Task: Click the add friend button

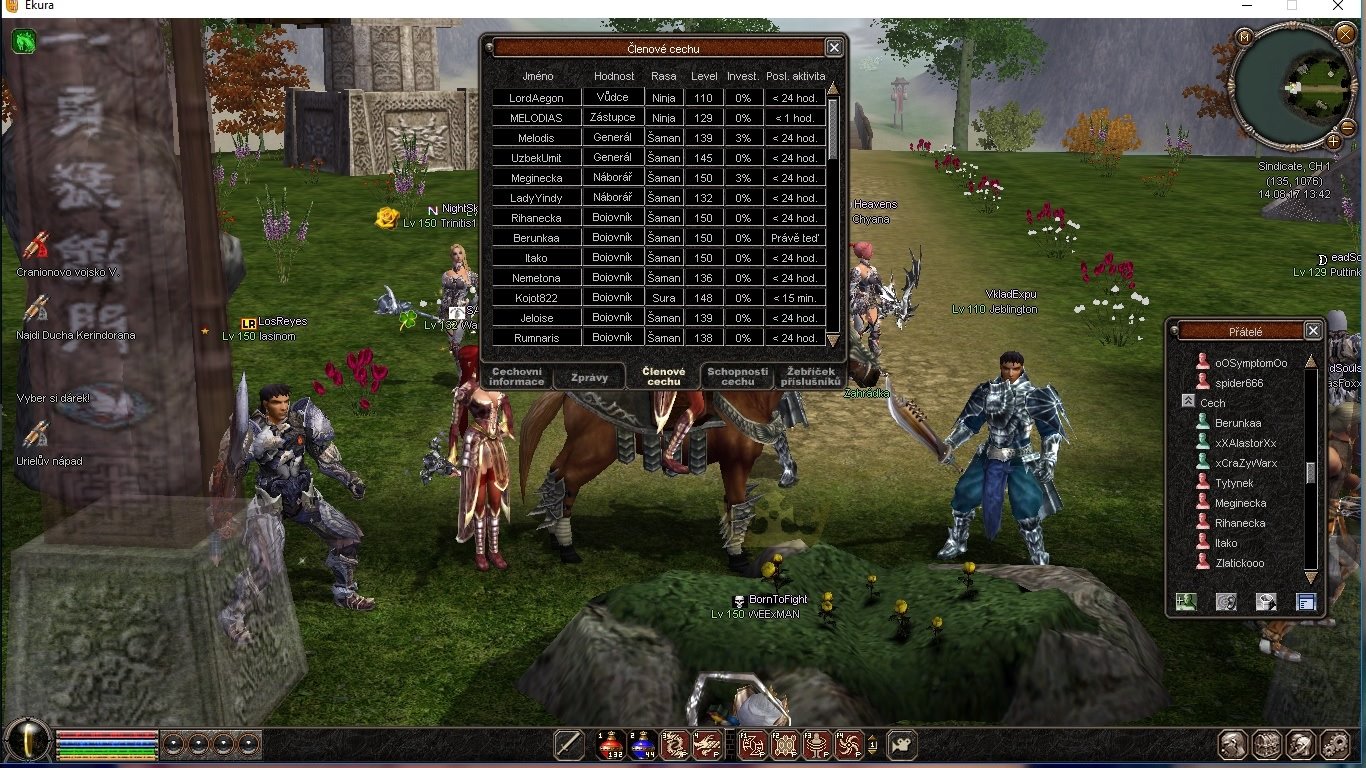Action: 1186,601
